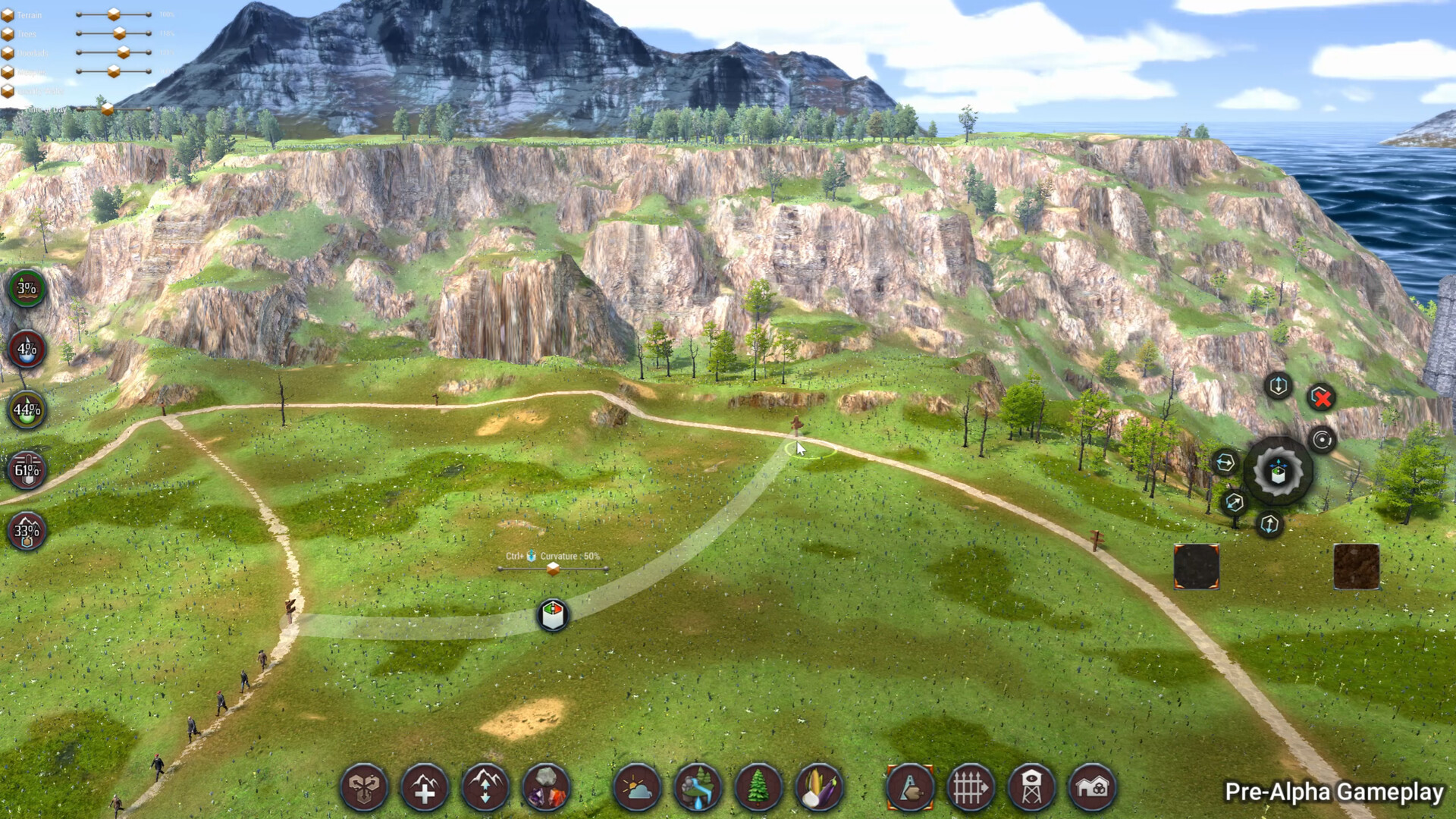The height and width of the screenshot is (819, 1456).
Task: Select the mountain raise-lower arrows tool
Action: click(485, 788)
